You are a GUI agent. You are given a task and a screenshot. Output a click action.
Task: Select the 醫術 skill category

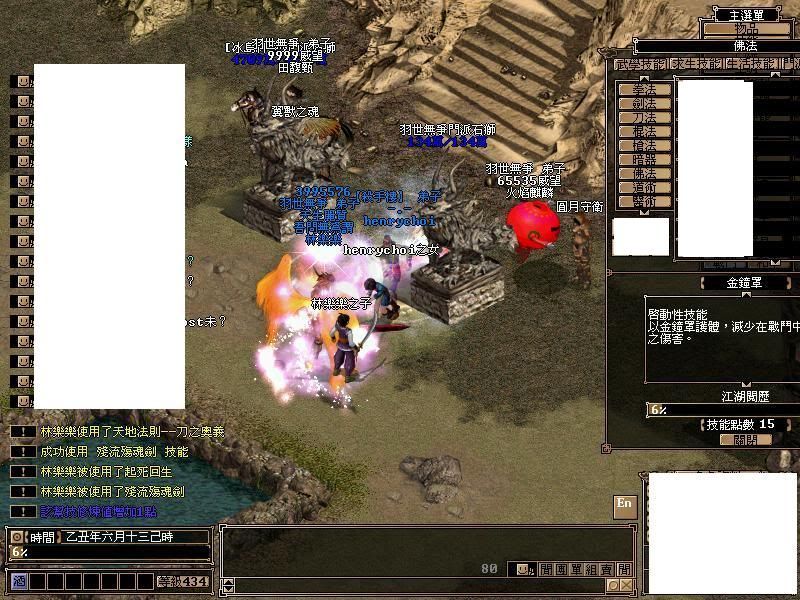[645, 201]
